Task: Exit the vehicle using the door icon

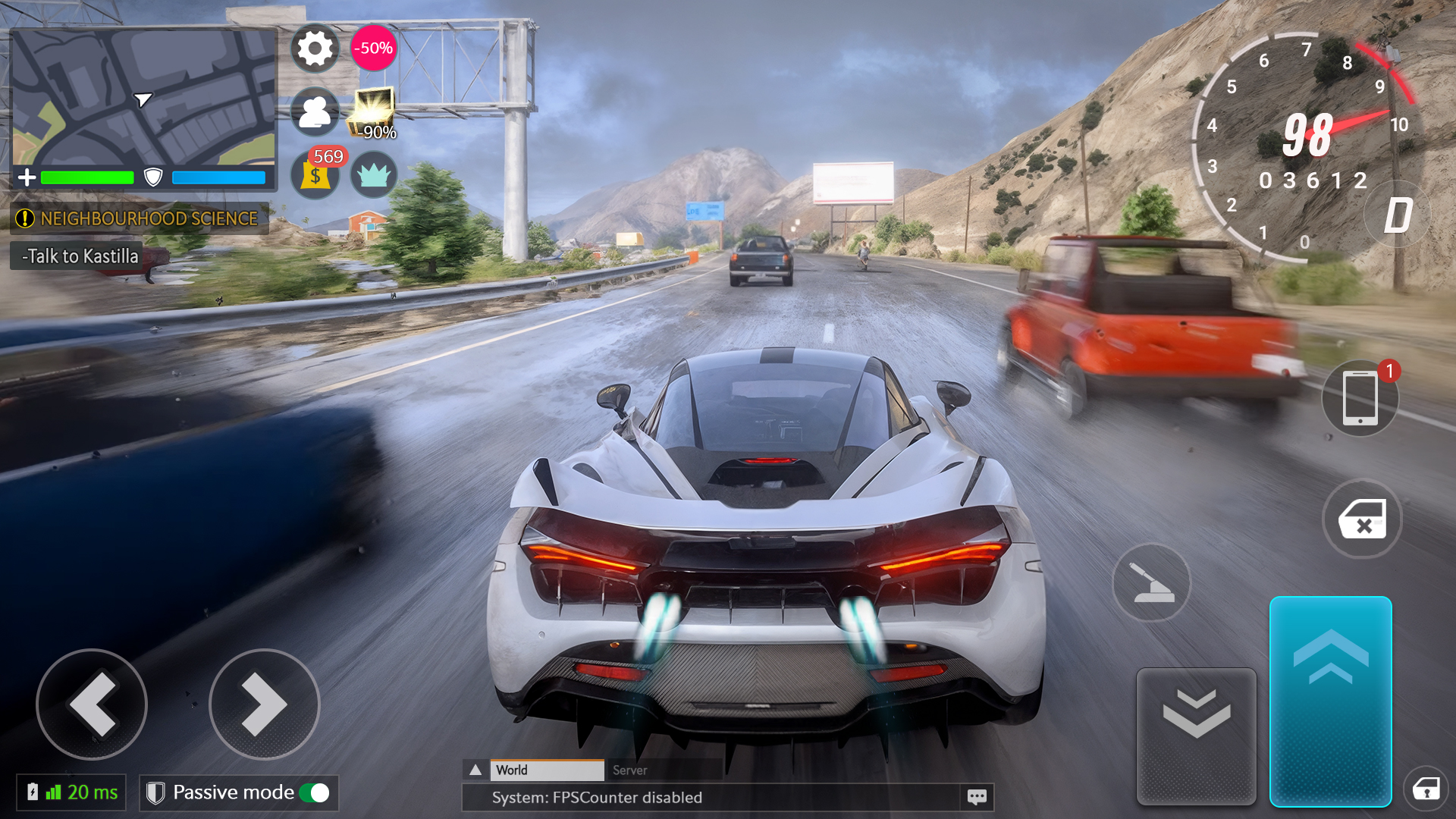Action: tap(1362, 519)
